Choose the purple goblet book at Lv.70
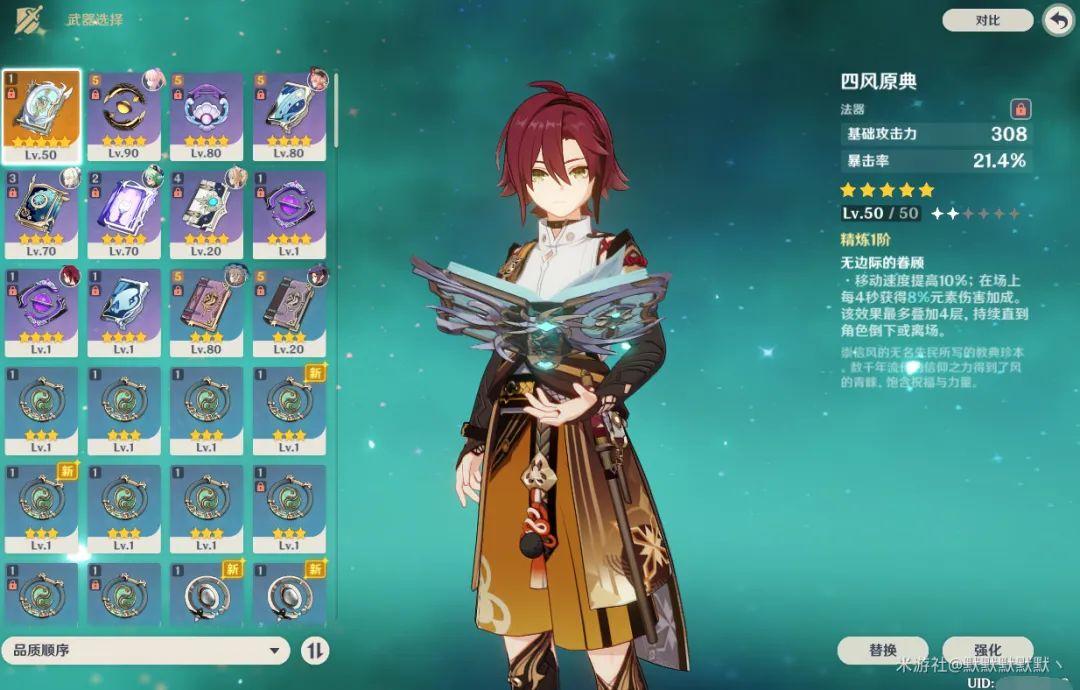The image size is (1080, 690). pyautogui.click(x=124, y=213)
